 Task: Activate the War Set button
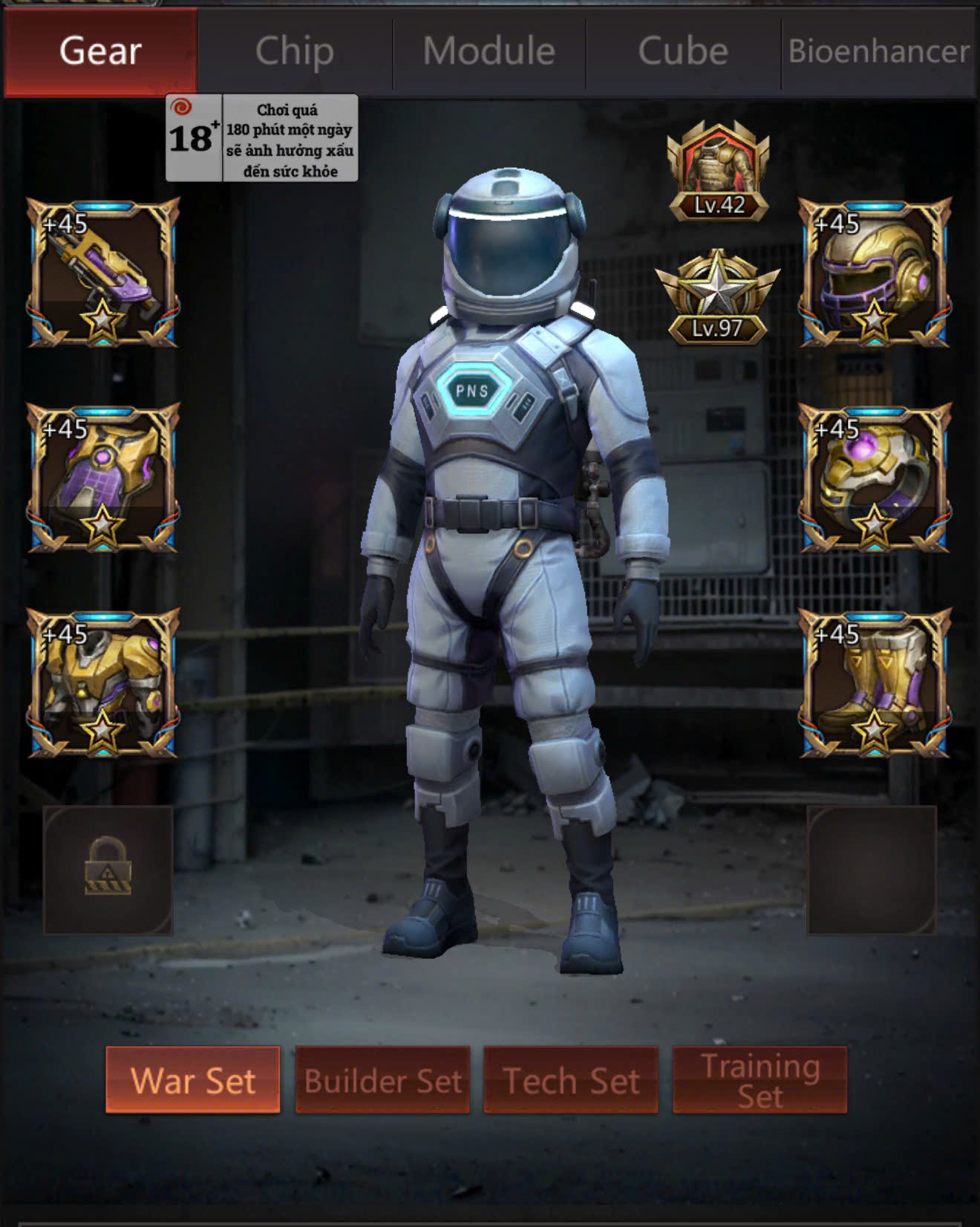pos(193,1080)
